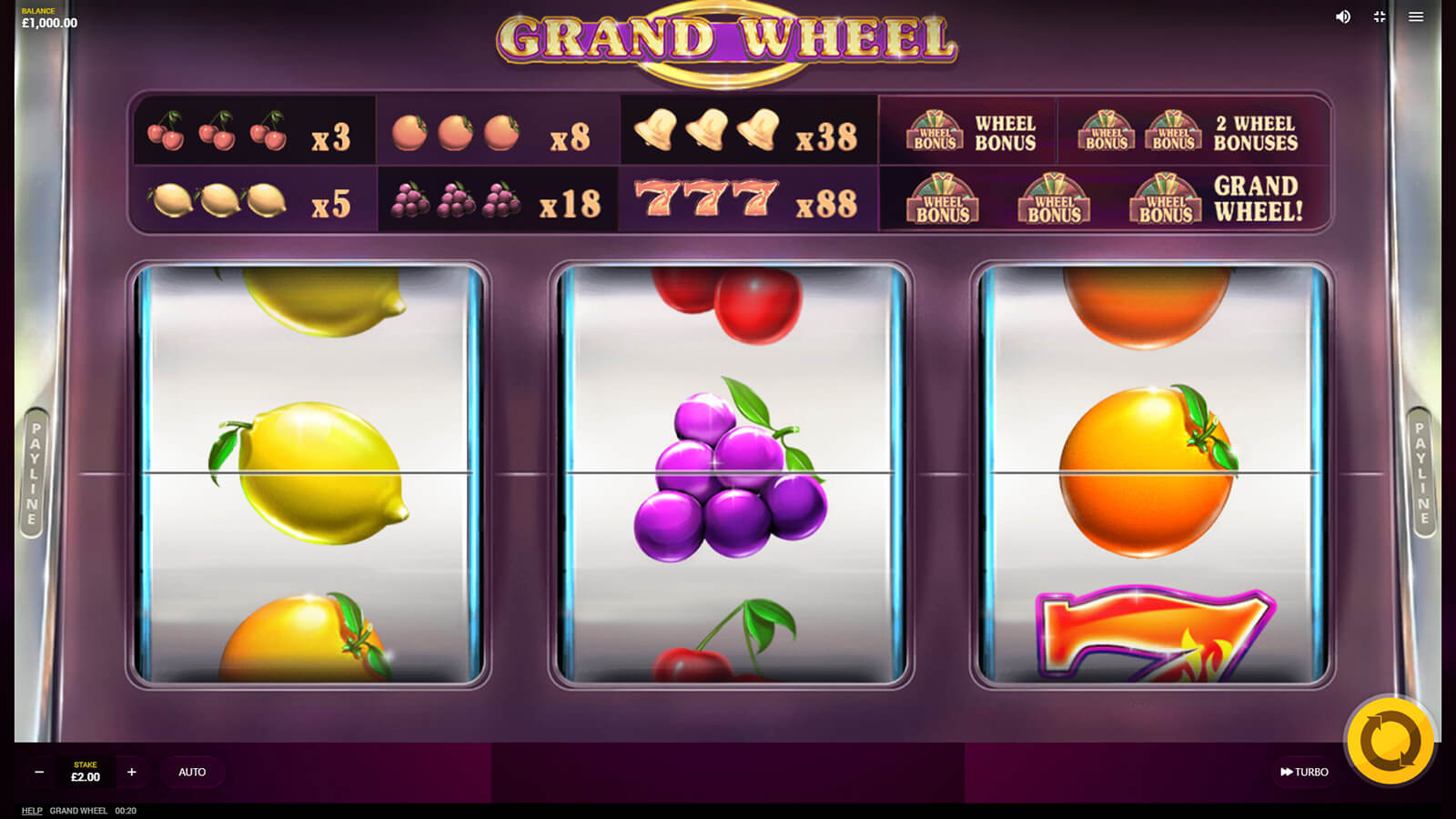Screen dimensions: 1456x819
Task: Decrease stake with the minus button
Action: pos(39,772)
